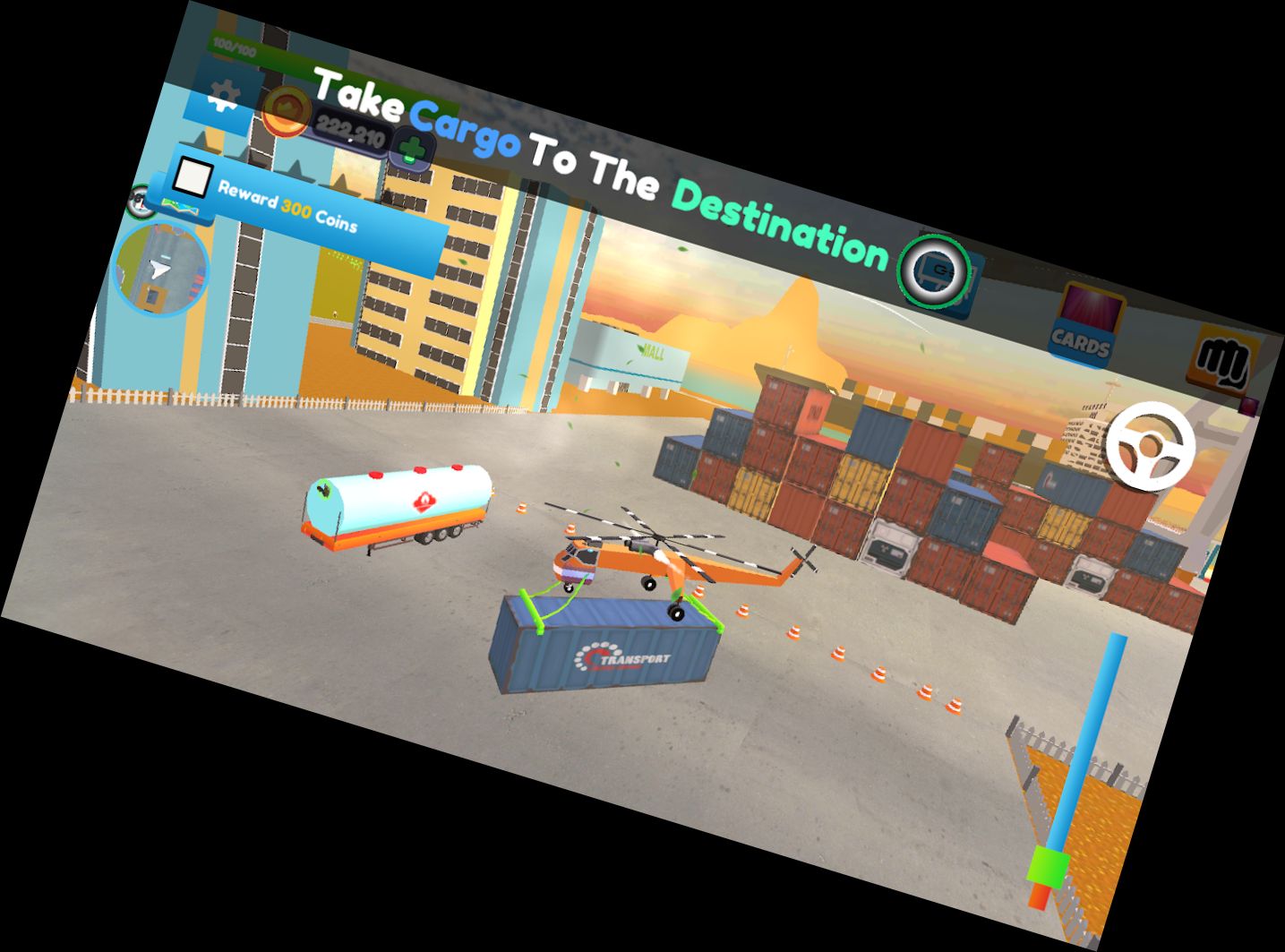Tick the Reward 300 Coins checkbox

point(192,176)
